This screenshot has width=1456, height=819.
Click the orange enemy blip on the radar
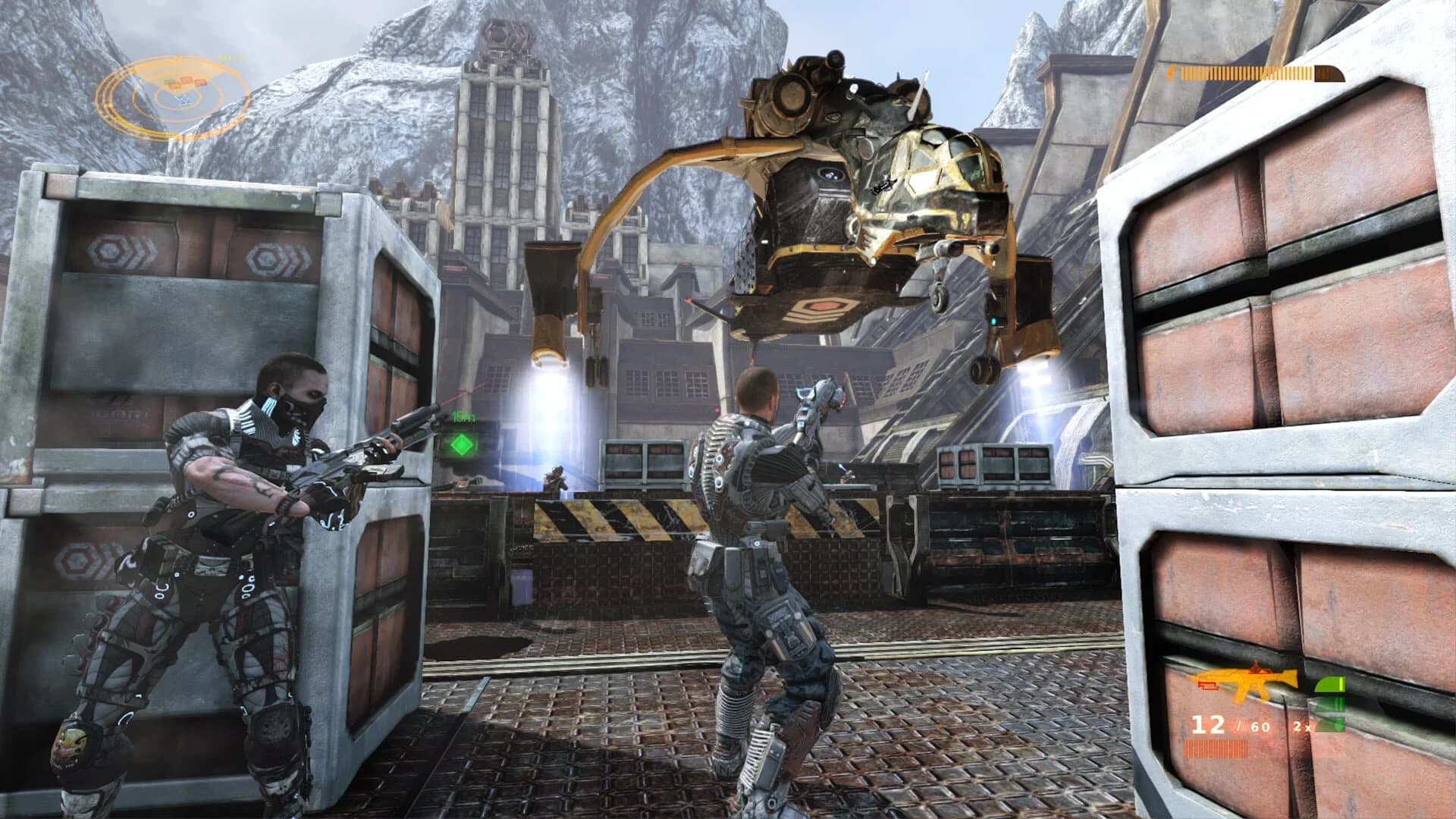pyautogui.click(x=187, y=82)
